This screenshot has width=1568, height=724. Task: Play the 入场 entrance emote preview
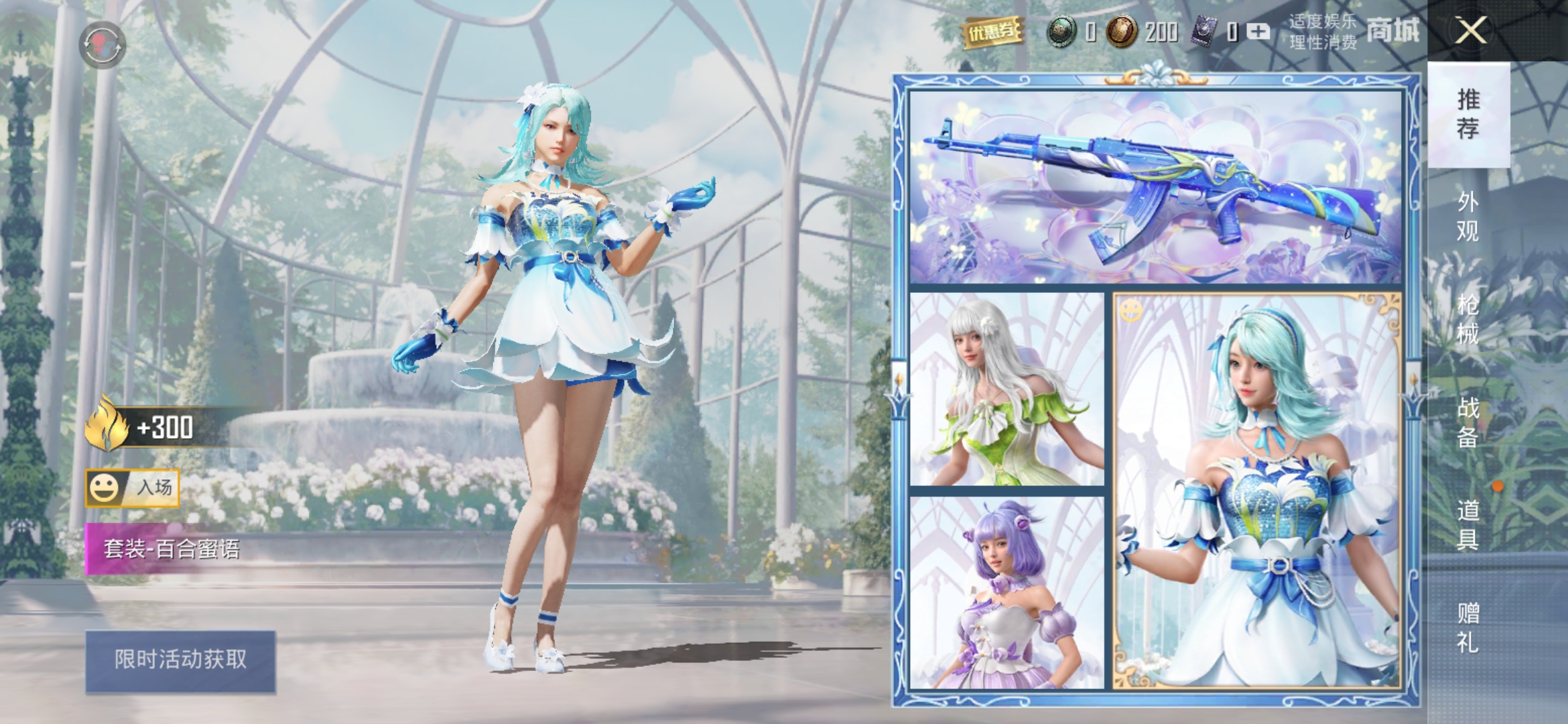pos(133,487)
